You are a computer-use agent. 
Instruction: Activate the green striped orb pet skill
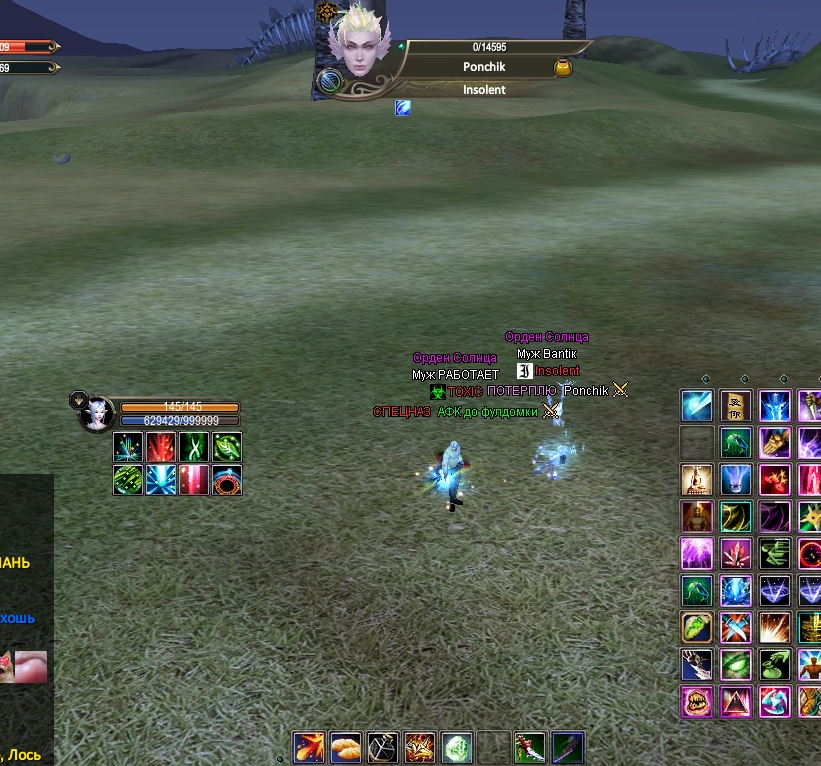coord(127,480)
